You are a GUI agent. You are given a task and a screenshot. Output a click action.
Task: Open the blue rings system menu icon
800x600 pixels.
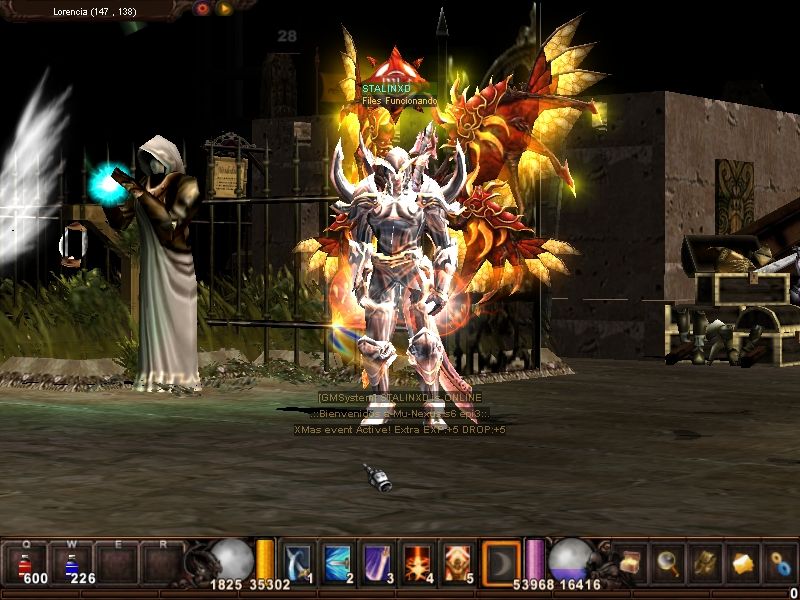[780, 562]
